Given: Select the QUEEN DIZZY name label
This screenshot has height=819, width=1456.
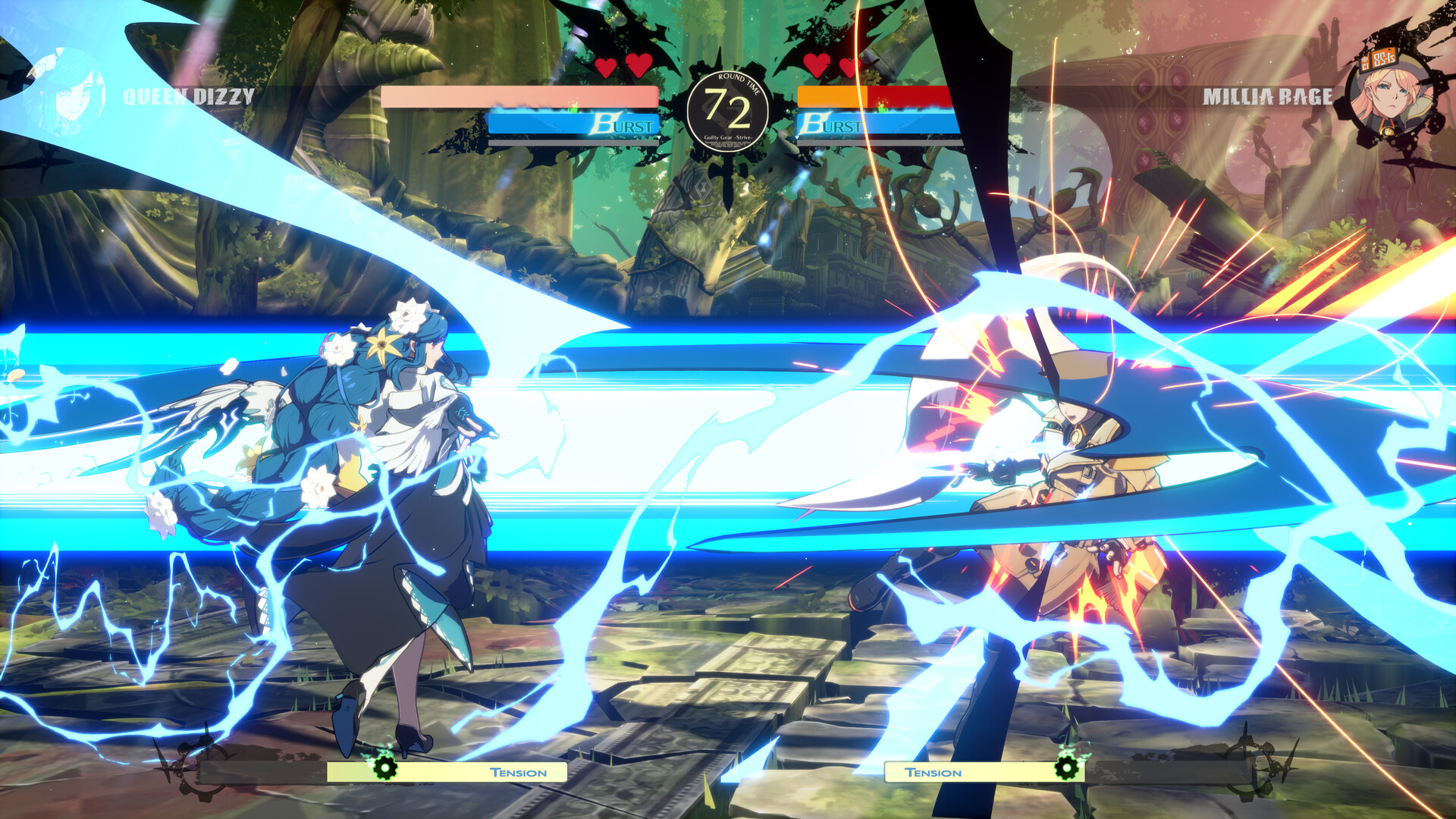Looking at the screenshot, I should pyautogui.click(x=187, y=97).
